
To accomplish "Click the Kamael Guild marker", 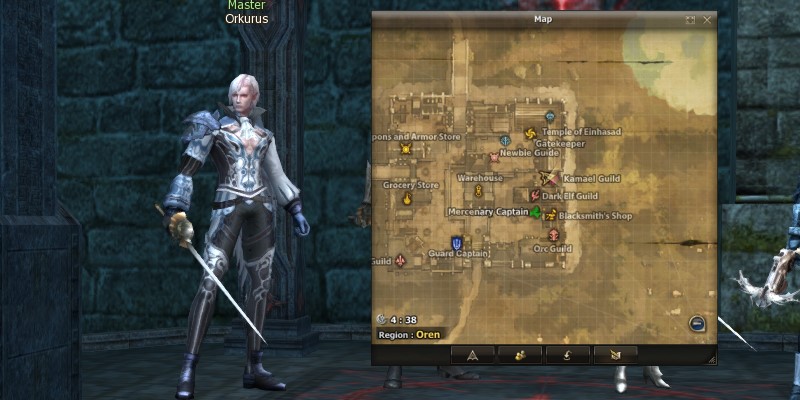I will coord(547,178).
